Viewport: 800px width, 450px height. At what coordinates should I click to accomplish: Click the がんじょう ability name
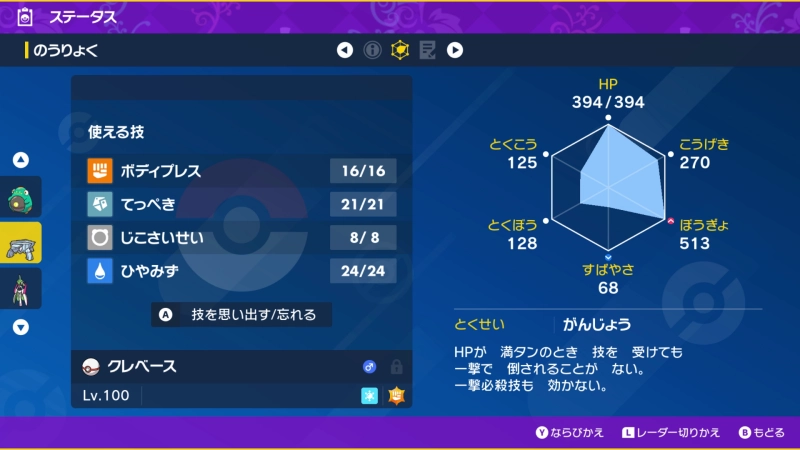(x=595, y=324)
